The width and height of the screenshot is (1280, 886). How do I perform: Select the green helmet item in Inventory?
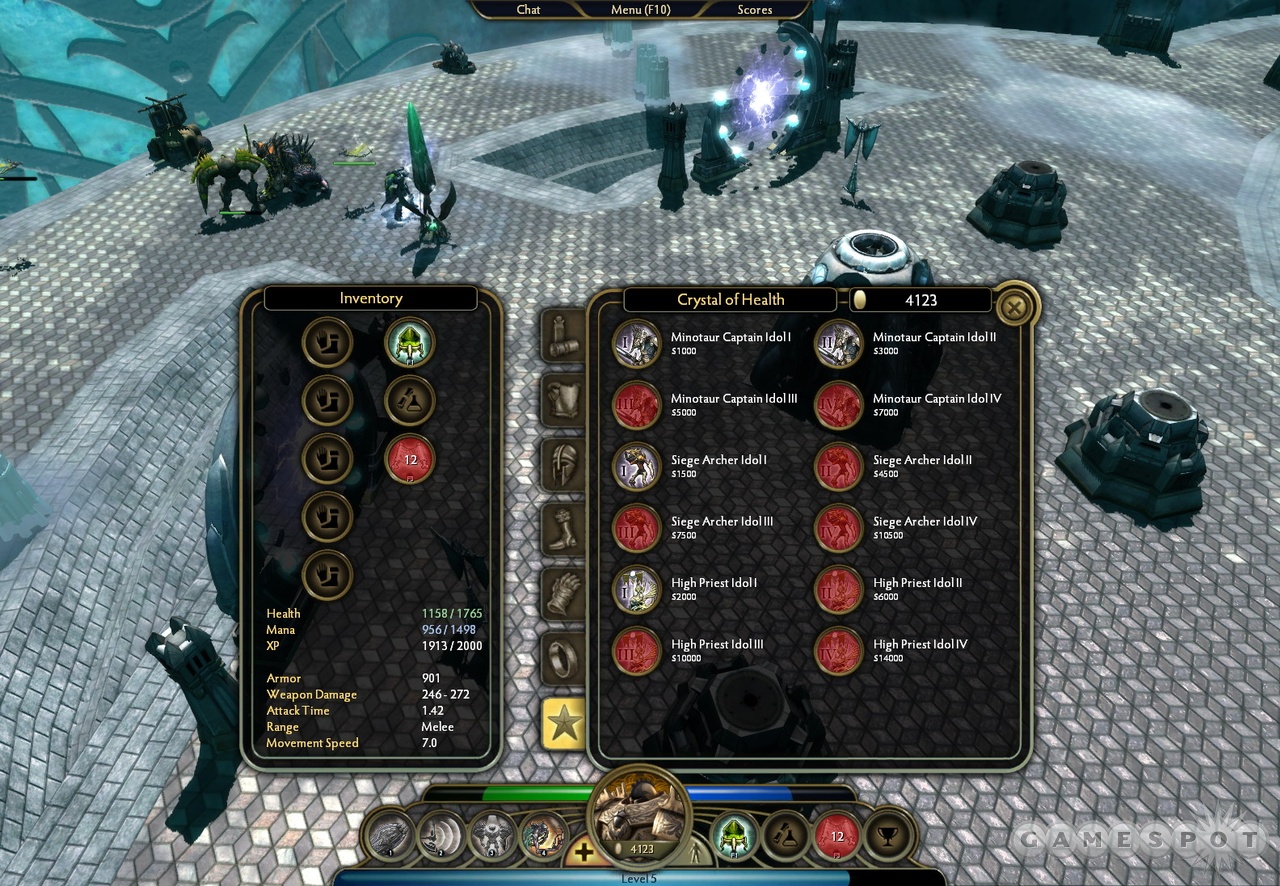coord(409,344)
